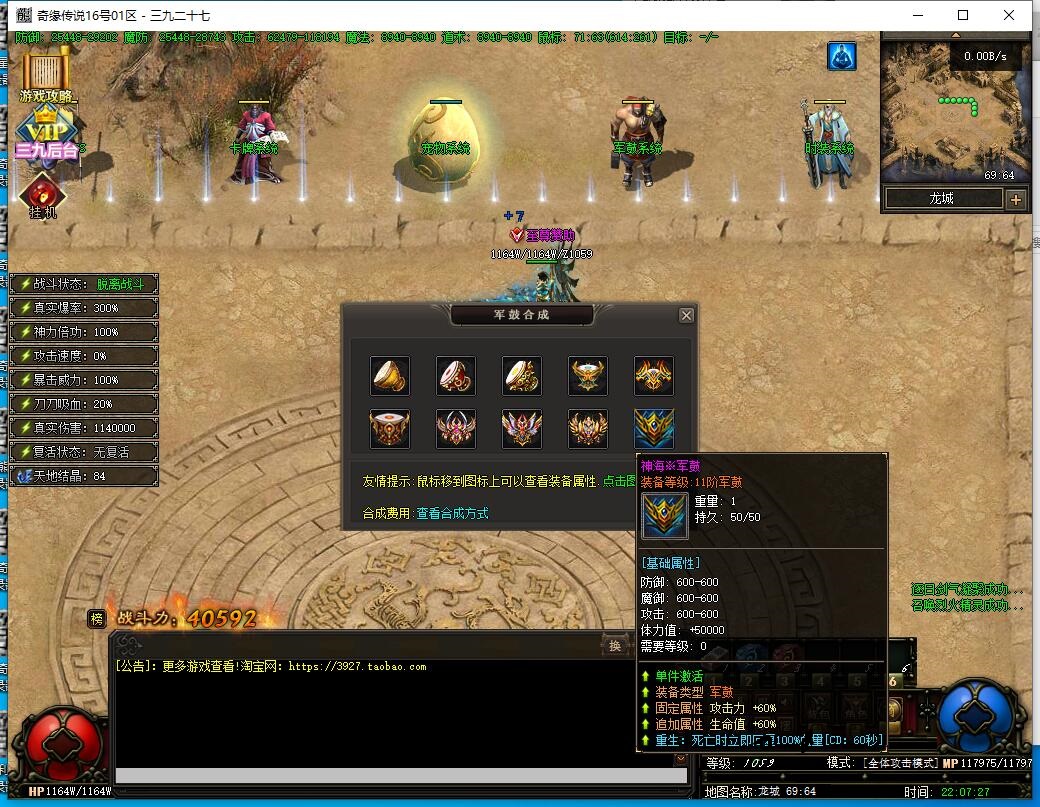The height and width of the screenshot is (807, 1040).
Task: Close the 军鼓合成 drum synthesis window
Action: coord(686,315)
